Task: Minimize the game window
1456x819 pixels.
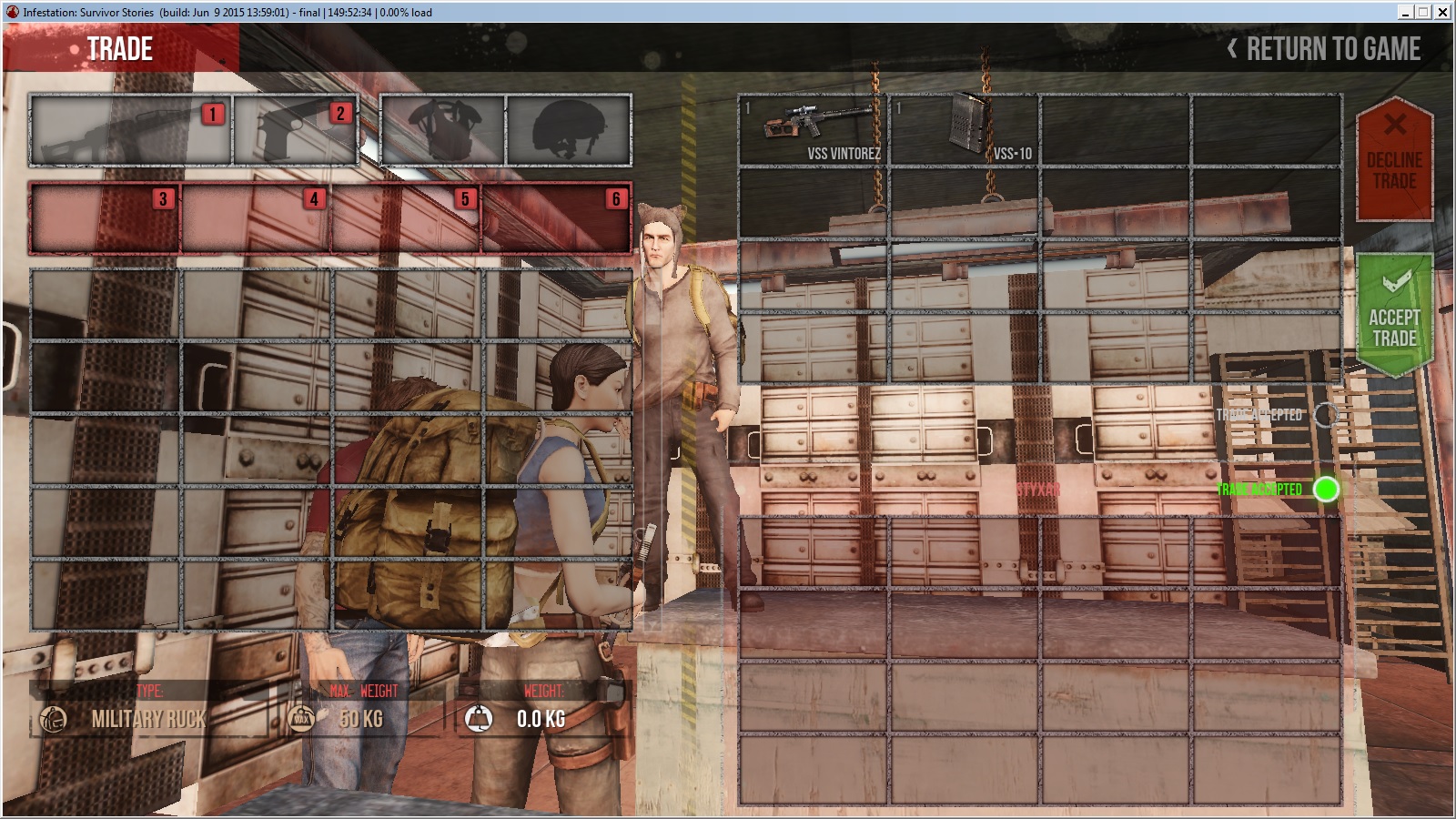Action: 1406,12
